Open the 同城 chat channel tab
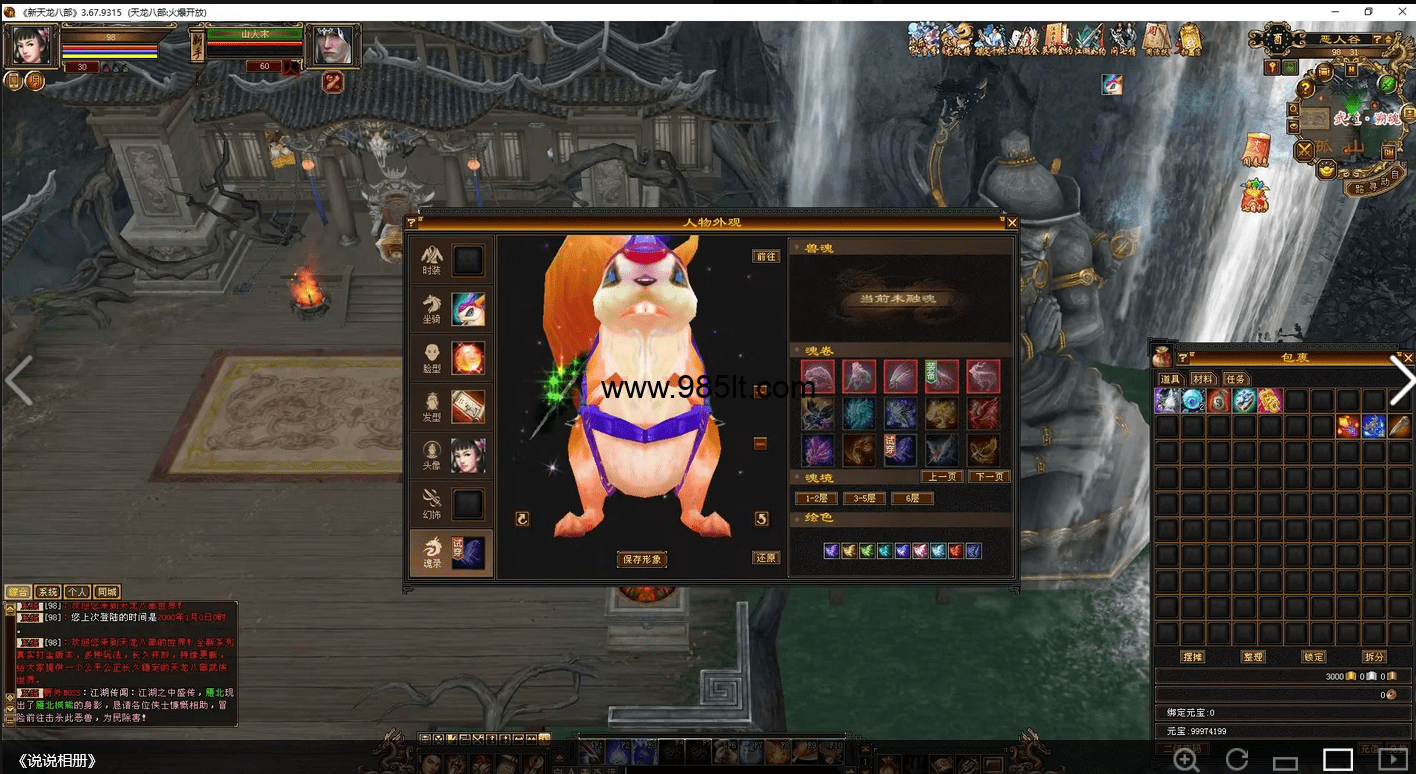The height and width of the screenshot is (774, 1416). pos(107,592)
